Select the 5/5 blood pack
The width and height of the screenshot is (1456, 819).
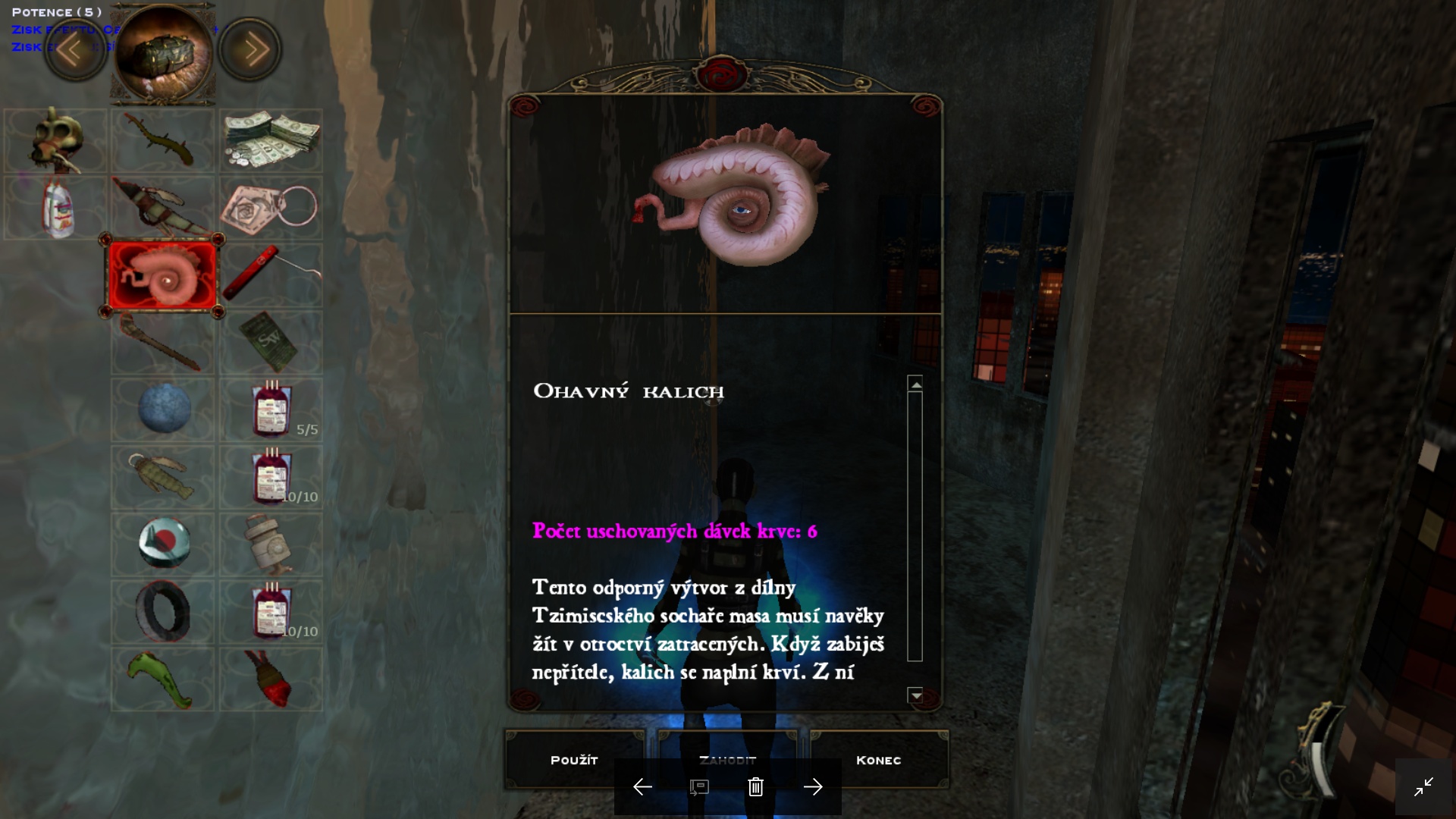pos(270,409)
